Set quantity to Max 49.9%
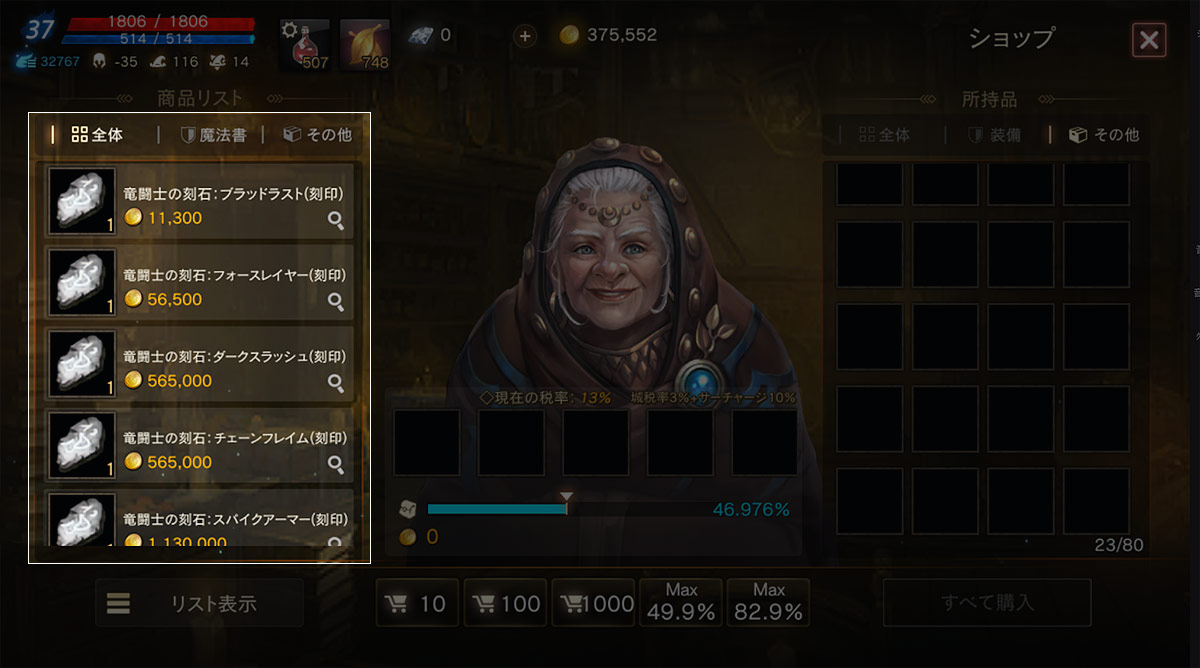Viewport: 1200px width, 668px height. click(681, 603)
